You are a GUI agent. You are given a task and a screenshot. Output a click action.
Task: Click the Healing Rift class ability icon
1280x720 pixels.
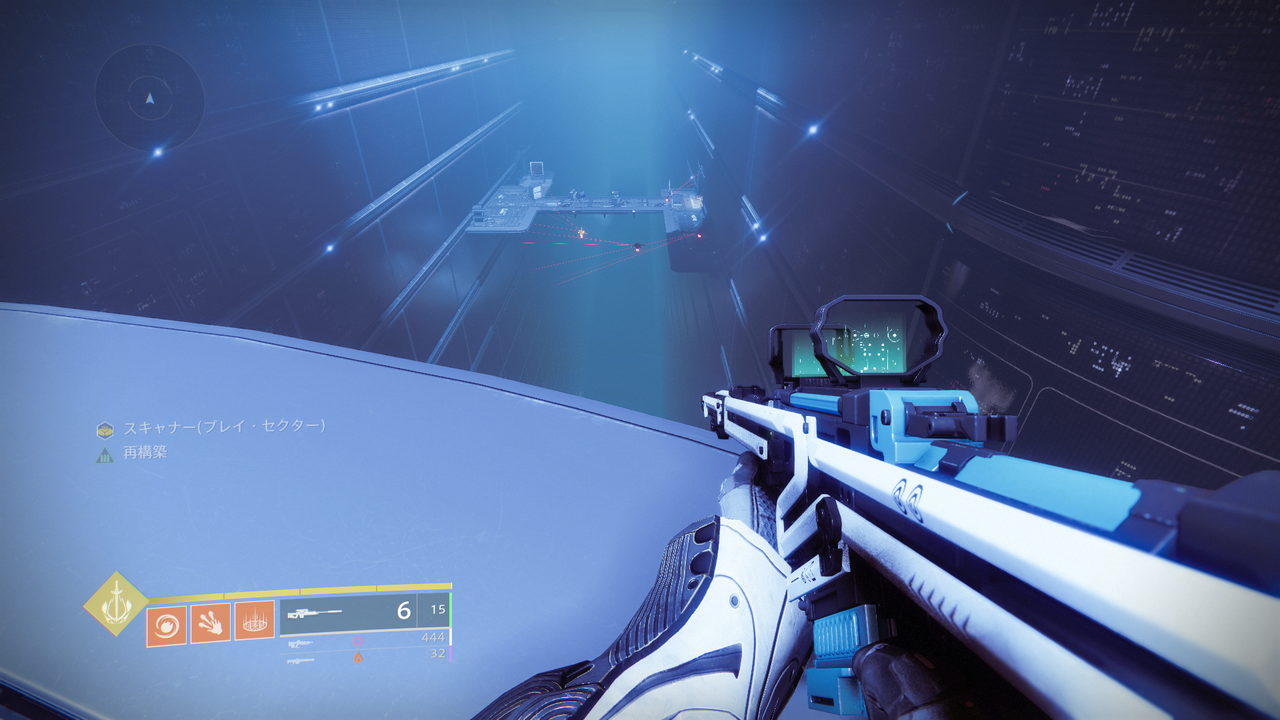click(254, 622)
